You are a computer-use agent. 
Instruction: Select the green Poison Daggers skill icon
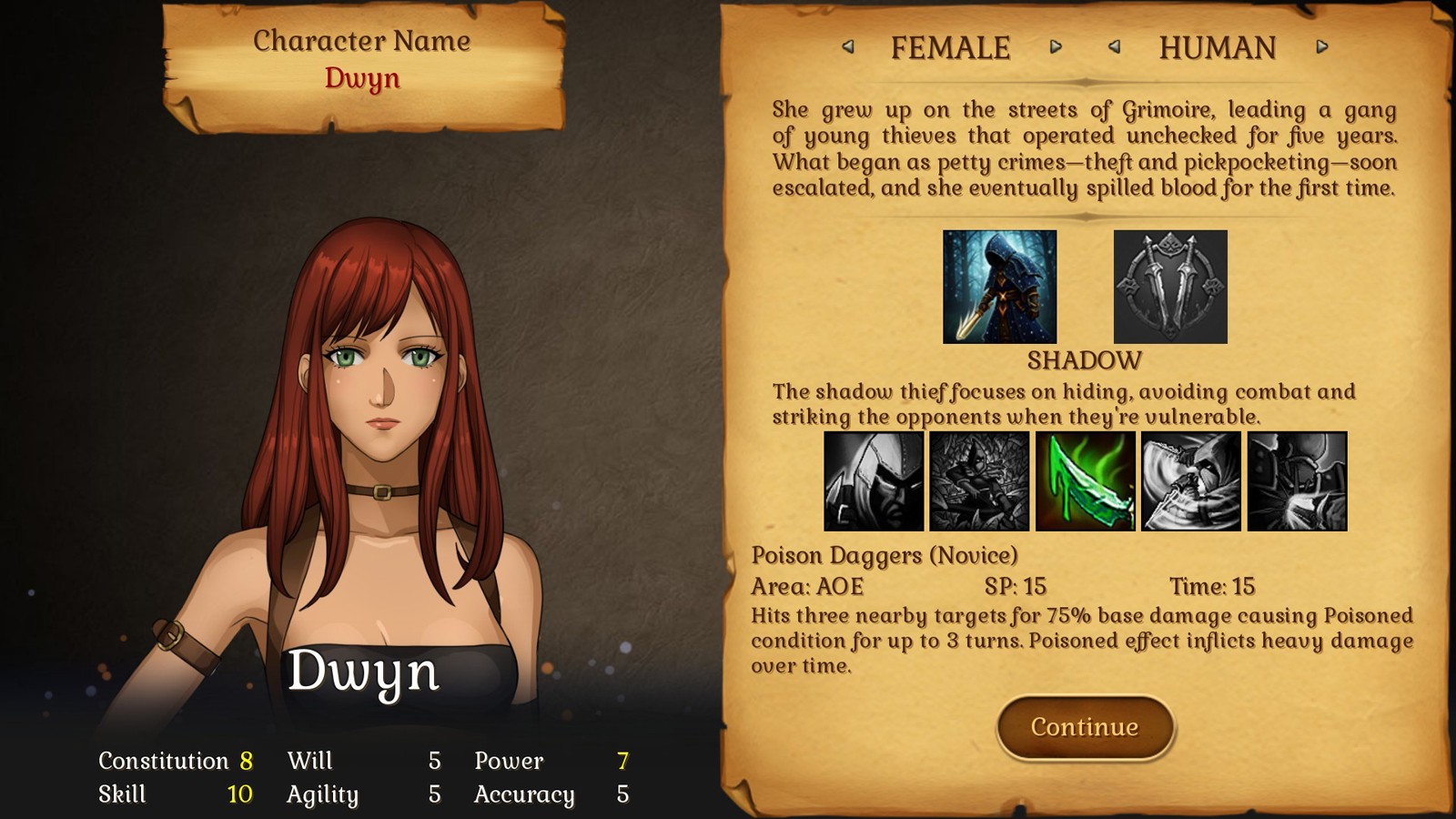tap(1086, 481)
